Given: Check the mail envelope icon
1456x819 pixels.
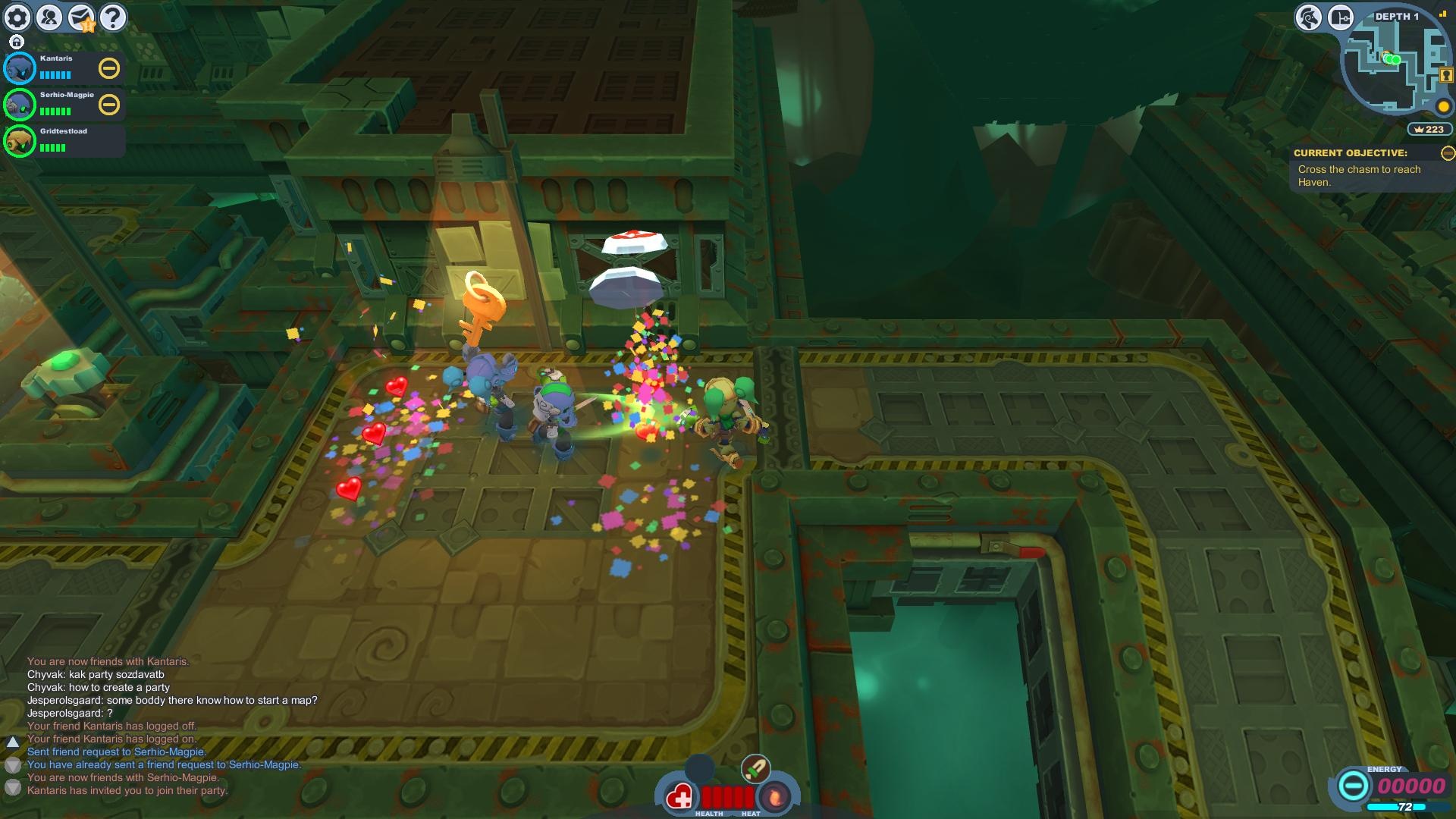Looking at the screenshot, I should (x=81, y=17).
